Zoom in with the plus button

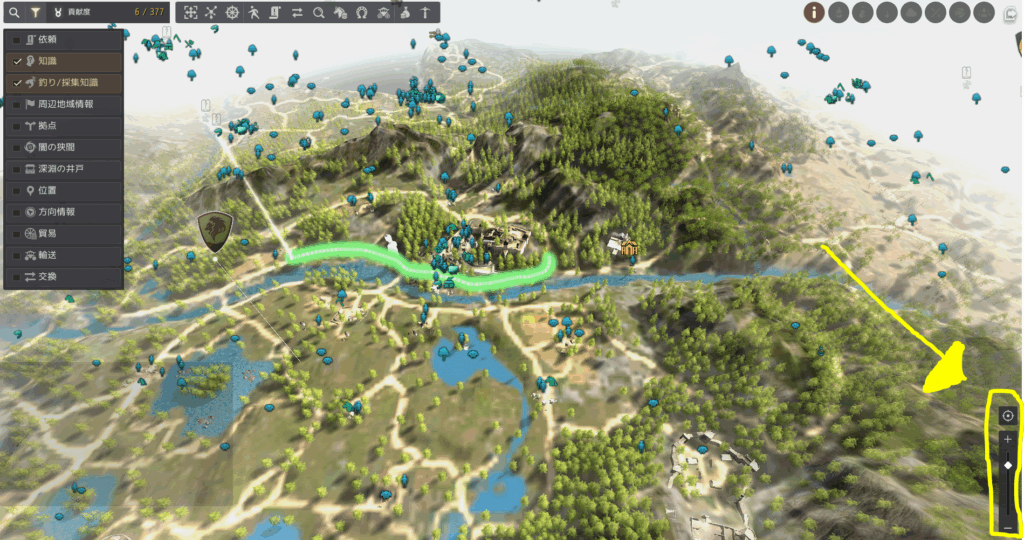click(1007, 440)
